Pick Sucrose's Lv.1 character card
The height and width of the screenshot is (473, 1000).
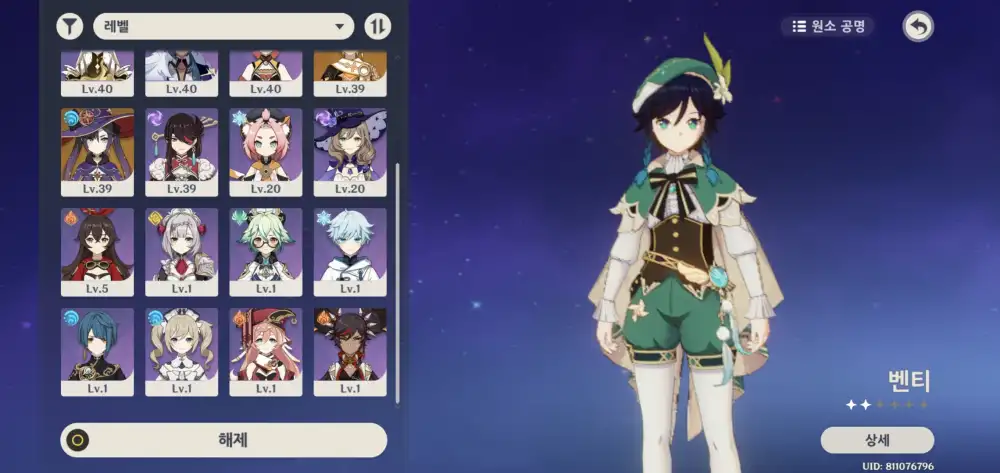266,251
